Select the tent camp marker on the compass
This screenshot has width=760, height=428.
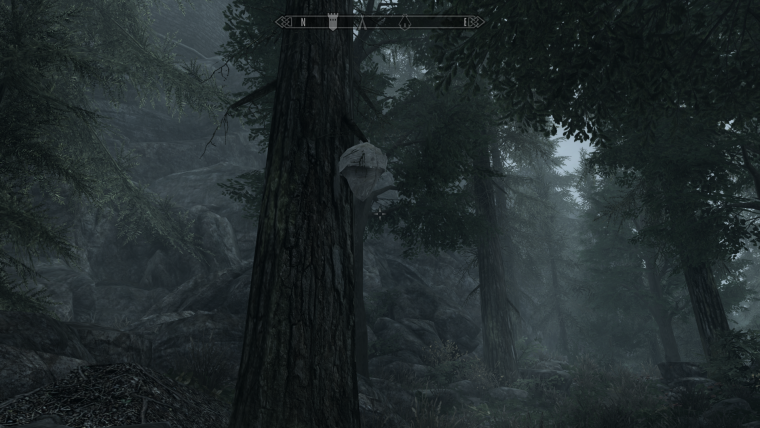[362, 22]
